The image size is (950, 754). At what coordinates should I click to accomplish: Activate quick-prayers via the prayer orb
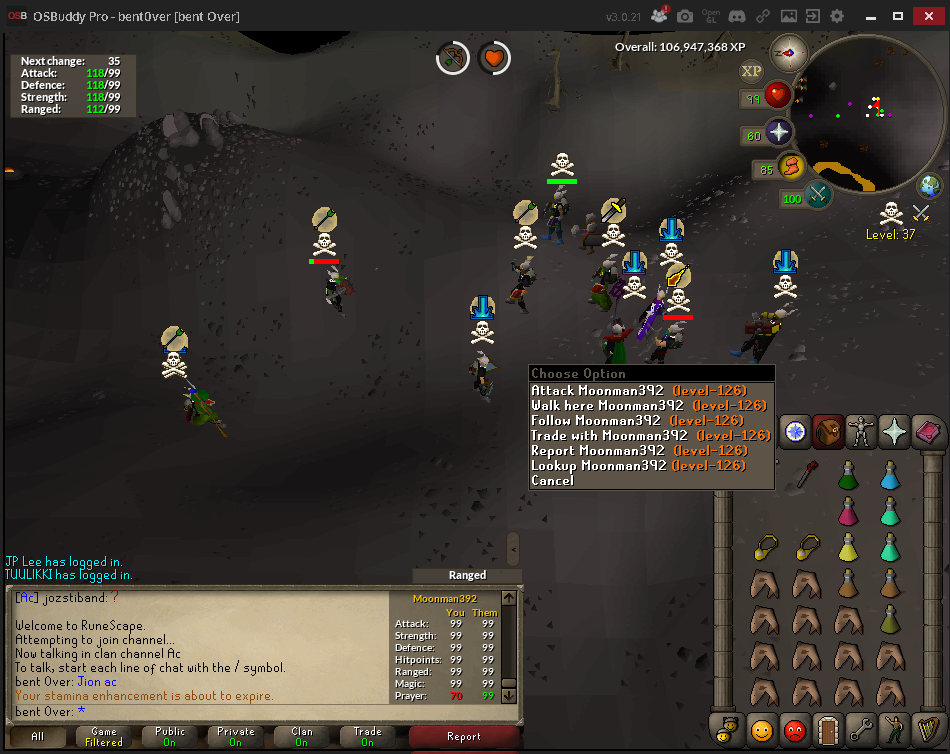pyautogui.click(x=778, y=133)
